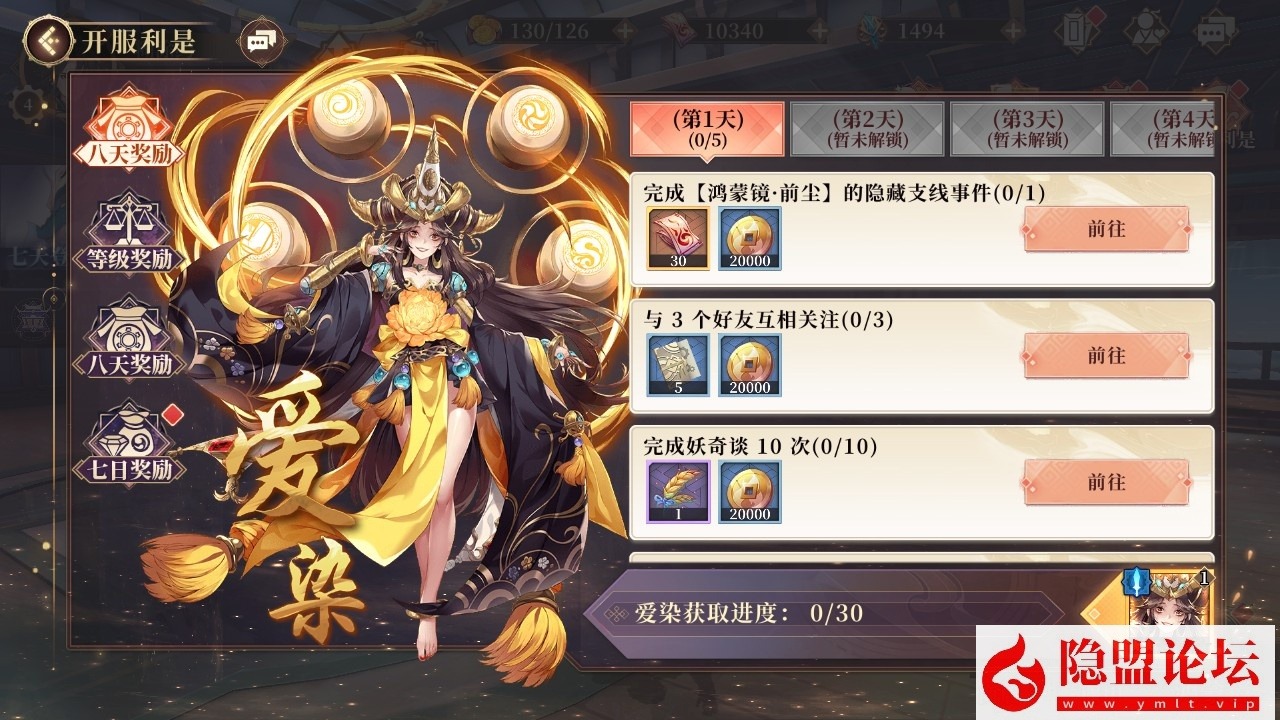Image resolution: width=1280 pixels, height=720 pixels.
Task: Tap the 爱染 character portrait reward
Action: [1166, 600]
